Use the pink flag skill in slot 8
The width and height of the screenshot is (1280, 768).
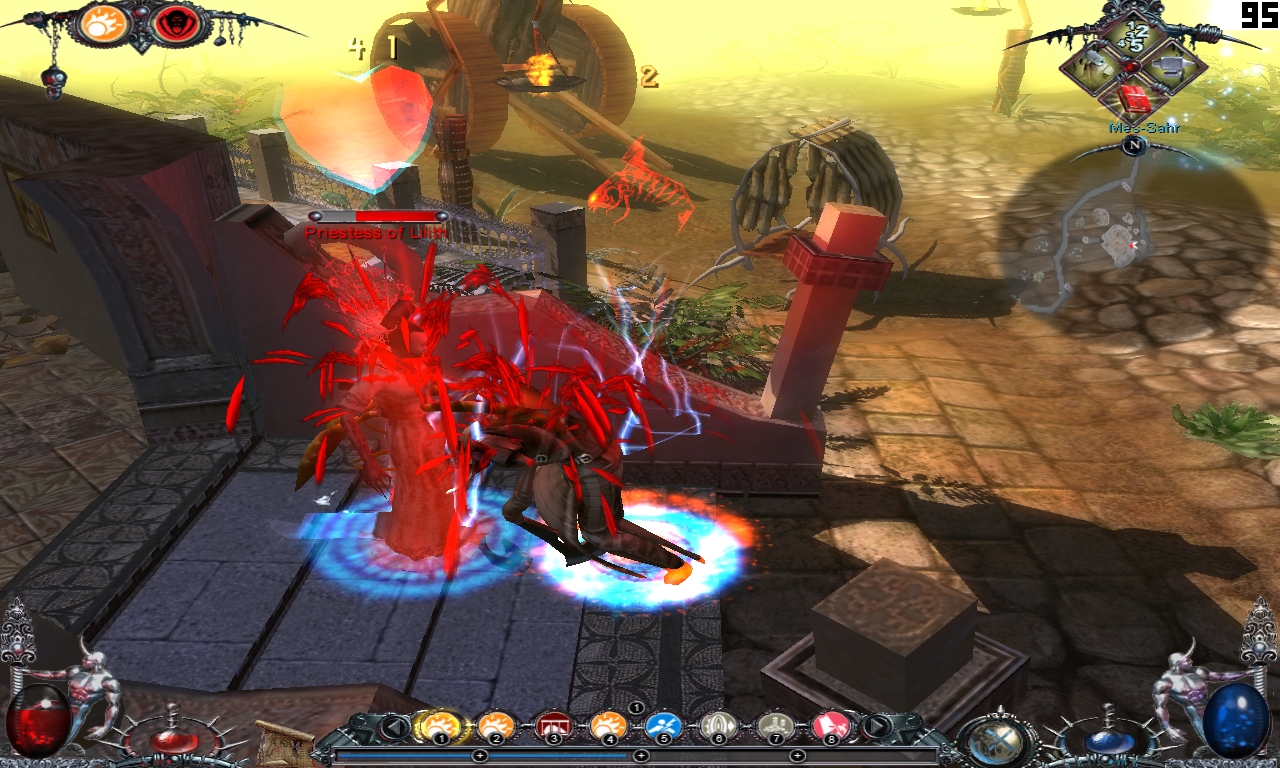[x=831, y=728]
